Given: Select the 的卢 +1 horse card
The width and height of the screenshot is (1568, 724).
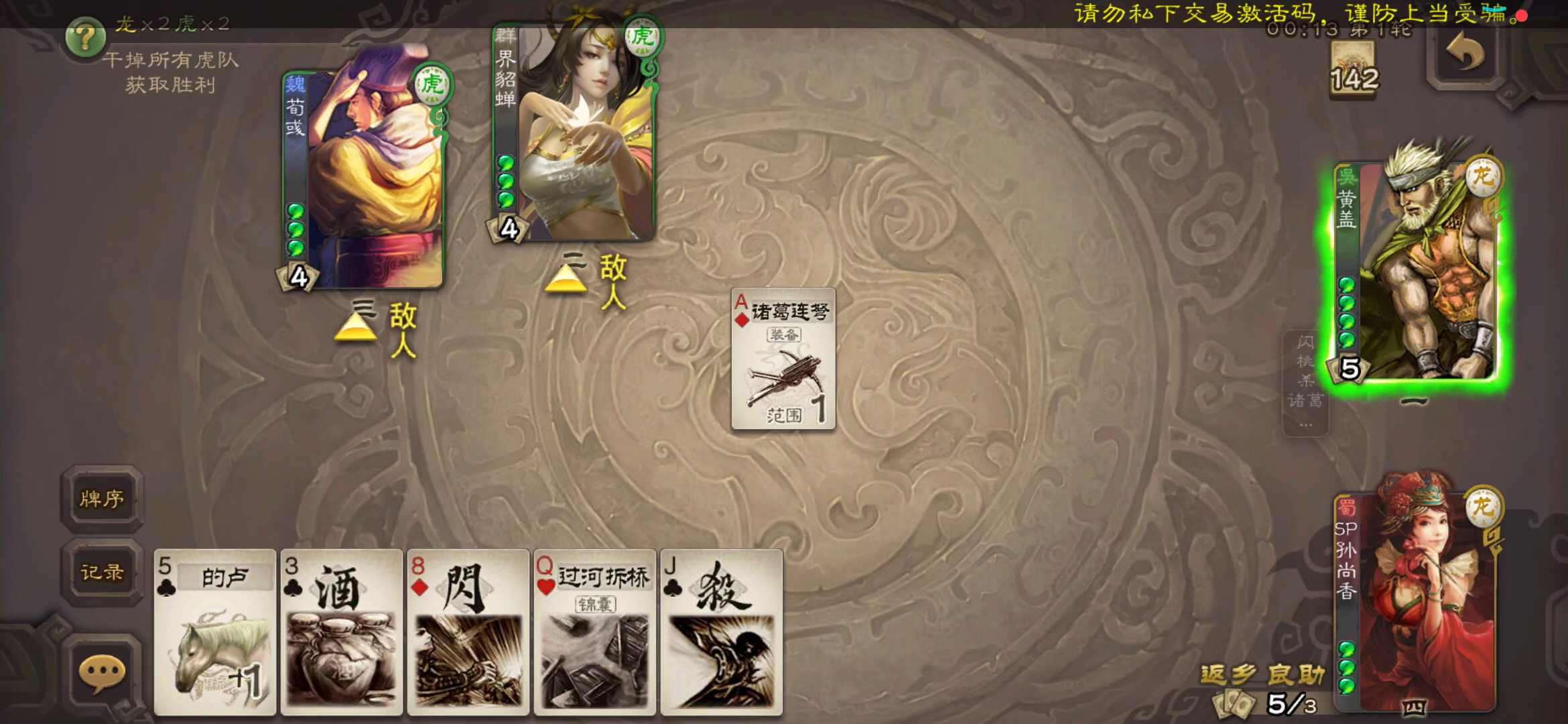Looking at the screenshot, I should click(x=214, y=630).
